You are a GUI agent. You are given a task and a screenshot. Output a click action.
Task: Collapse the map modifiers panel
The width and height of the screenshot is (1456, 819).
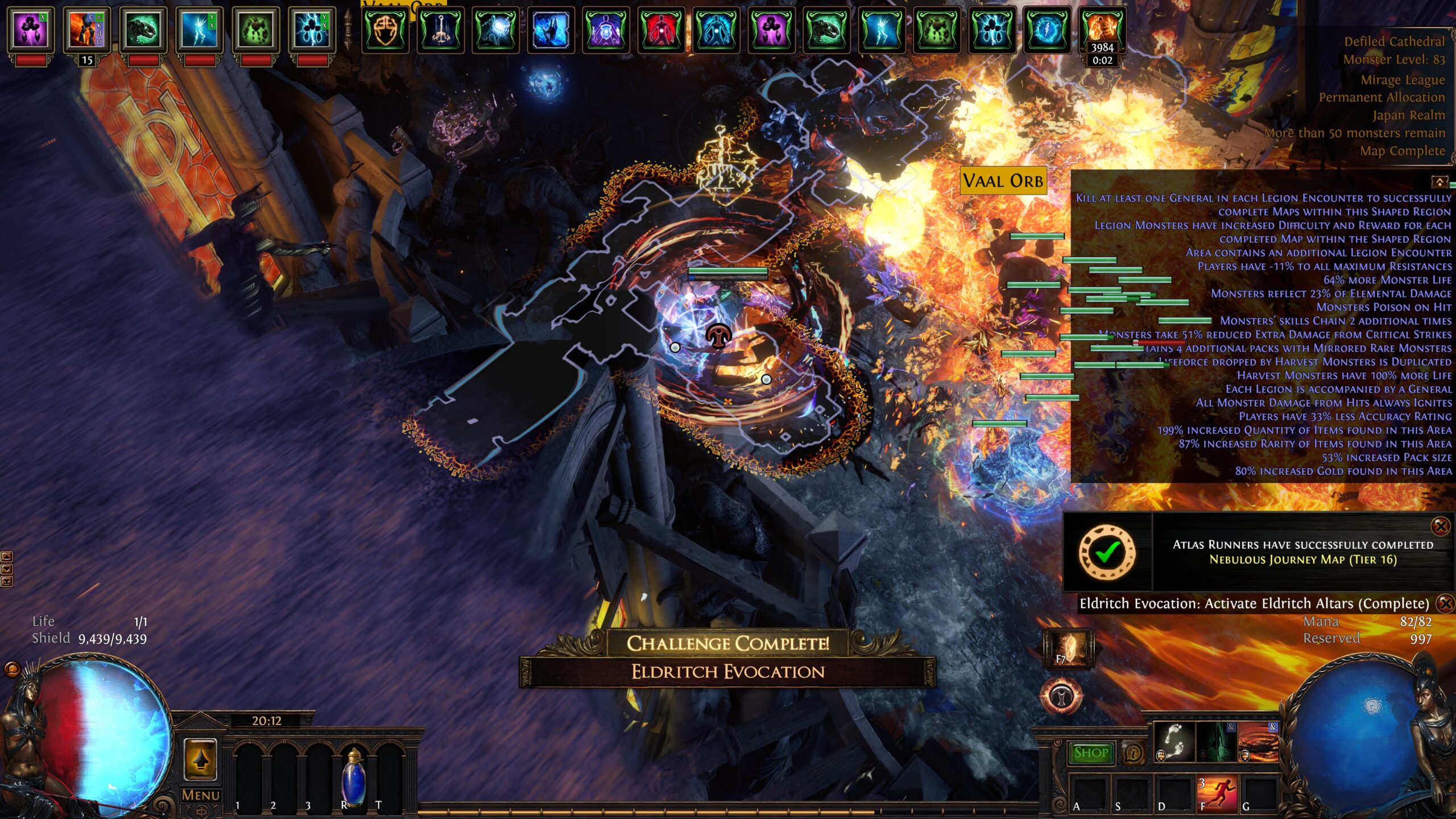point(1439,182)
